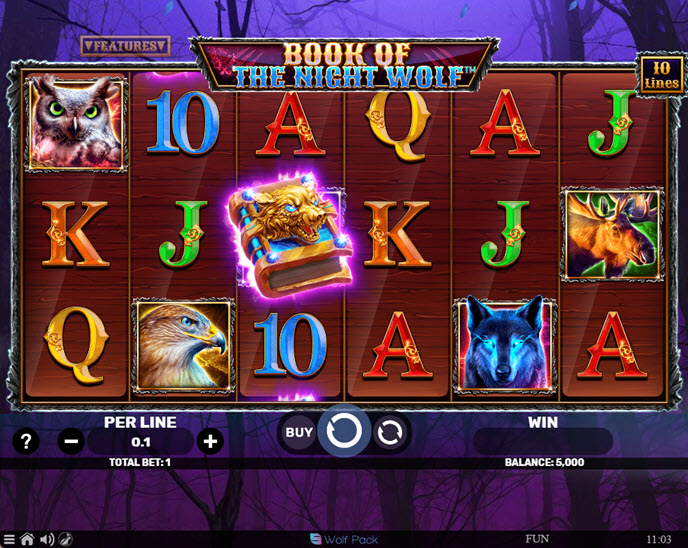Spin the reels
The image size is (688, 548).
coord(344,432)
